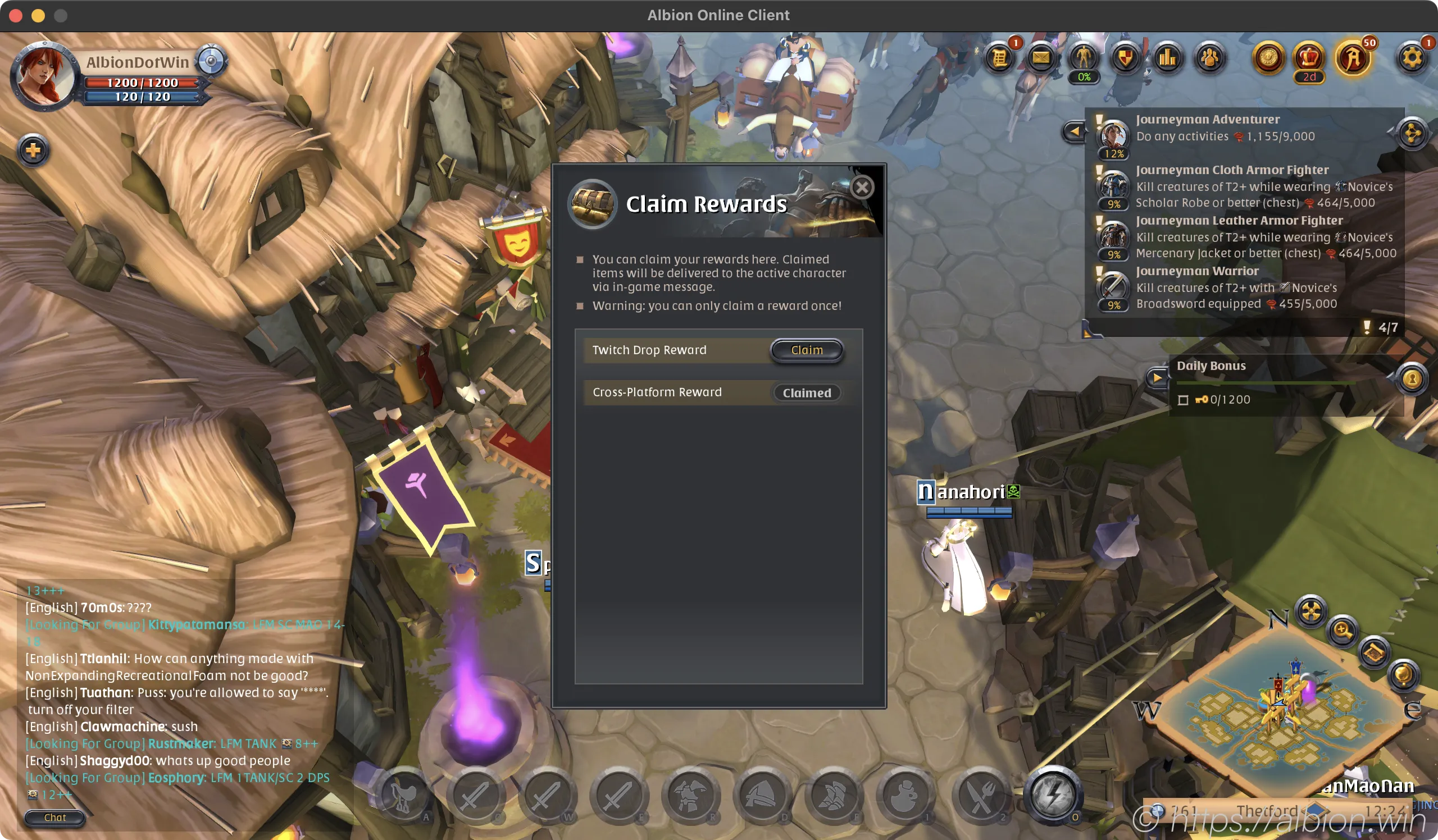Open the settings gear menu
This screenshot has height=840, width=1438.
(x=1412, y=58)
